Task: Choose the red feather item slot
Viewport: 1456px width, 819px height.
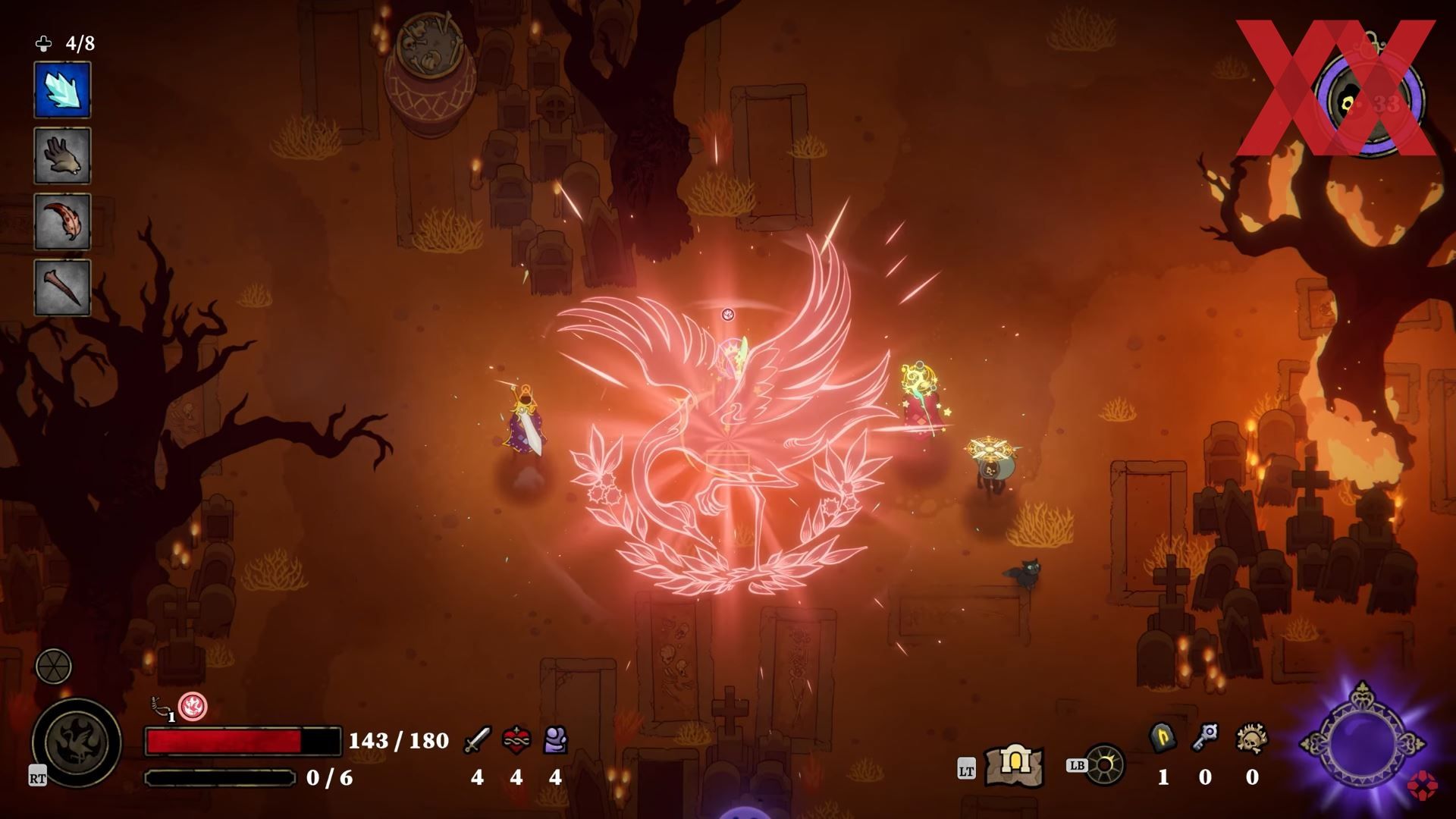Action: (x=62, y=221)
